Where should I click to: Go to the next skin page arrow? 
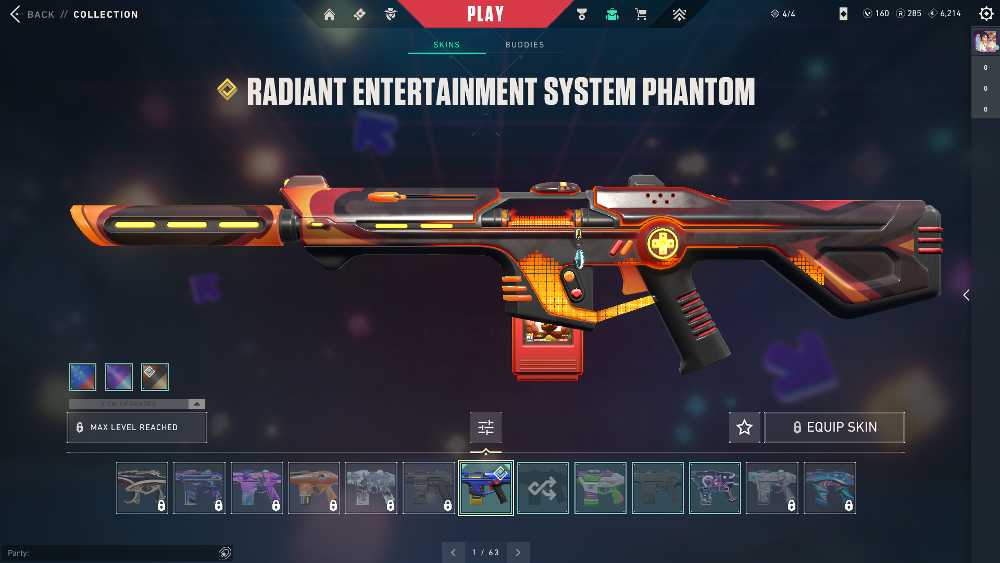[518, 552]
